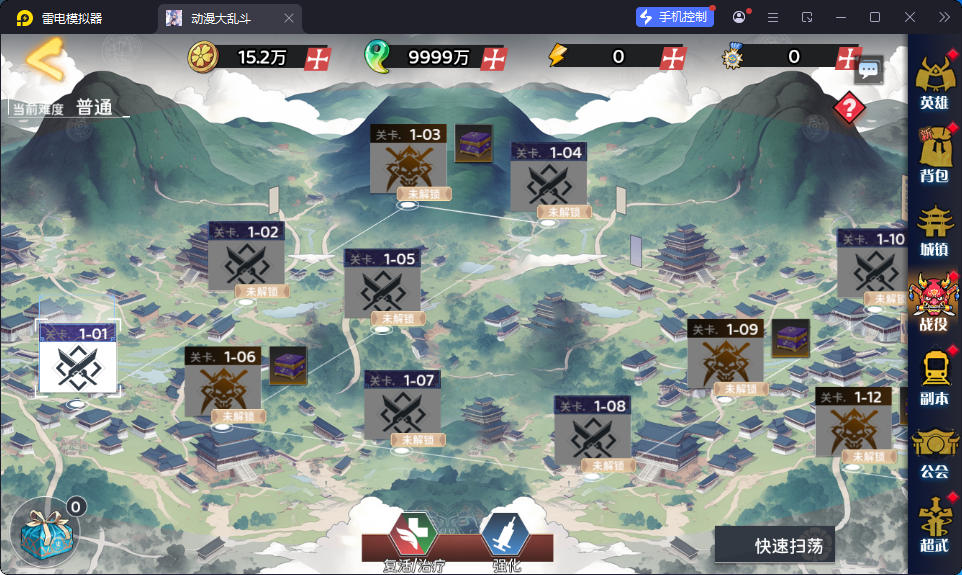This screenshot has width=962, height=575.
Task: Go back with the yellow arrow
Action: (x=44, y=59)
